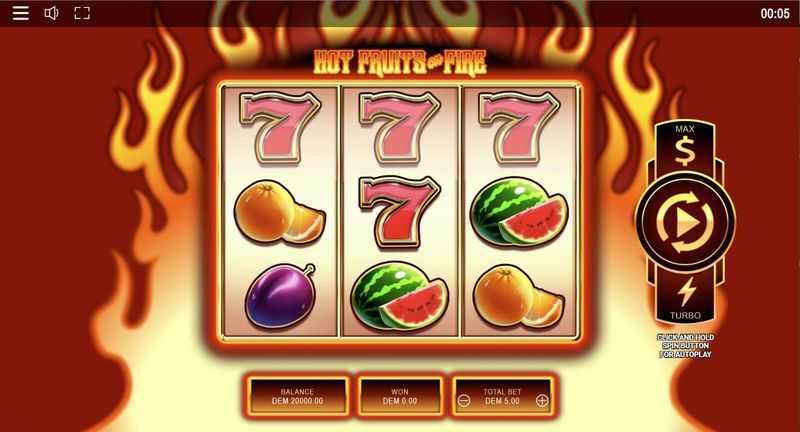Open the hamburger menu
The image size is (800, 432).
click(x=20, y=13)
